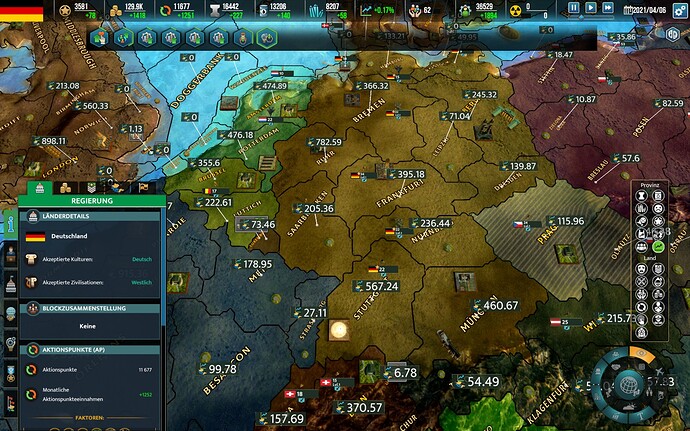
Task: Switch to the government building tab
Action: coord(41,187)
